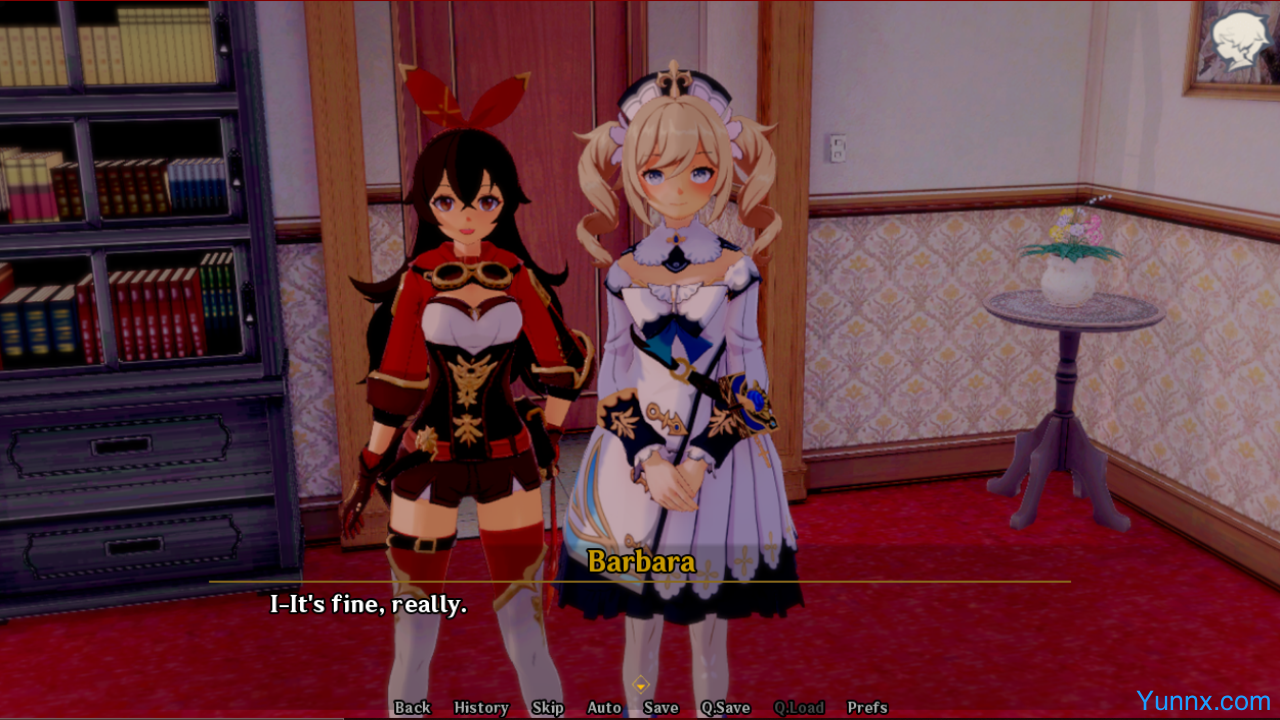Go Back to the previous dialogue line
This screenshot has height=720, width=1280.
(x=412, y=707)
